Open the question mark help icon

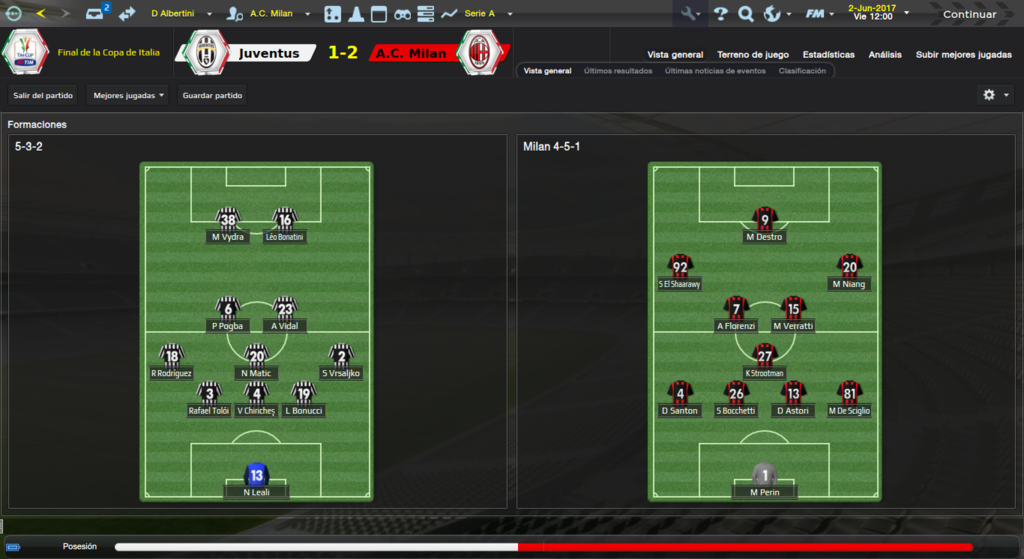pos(720,14)
